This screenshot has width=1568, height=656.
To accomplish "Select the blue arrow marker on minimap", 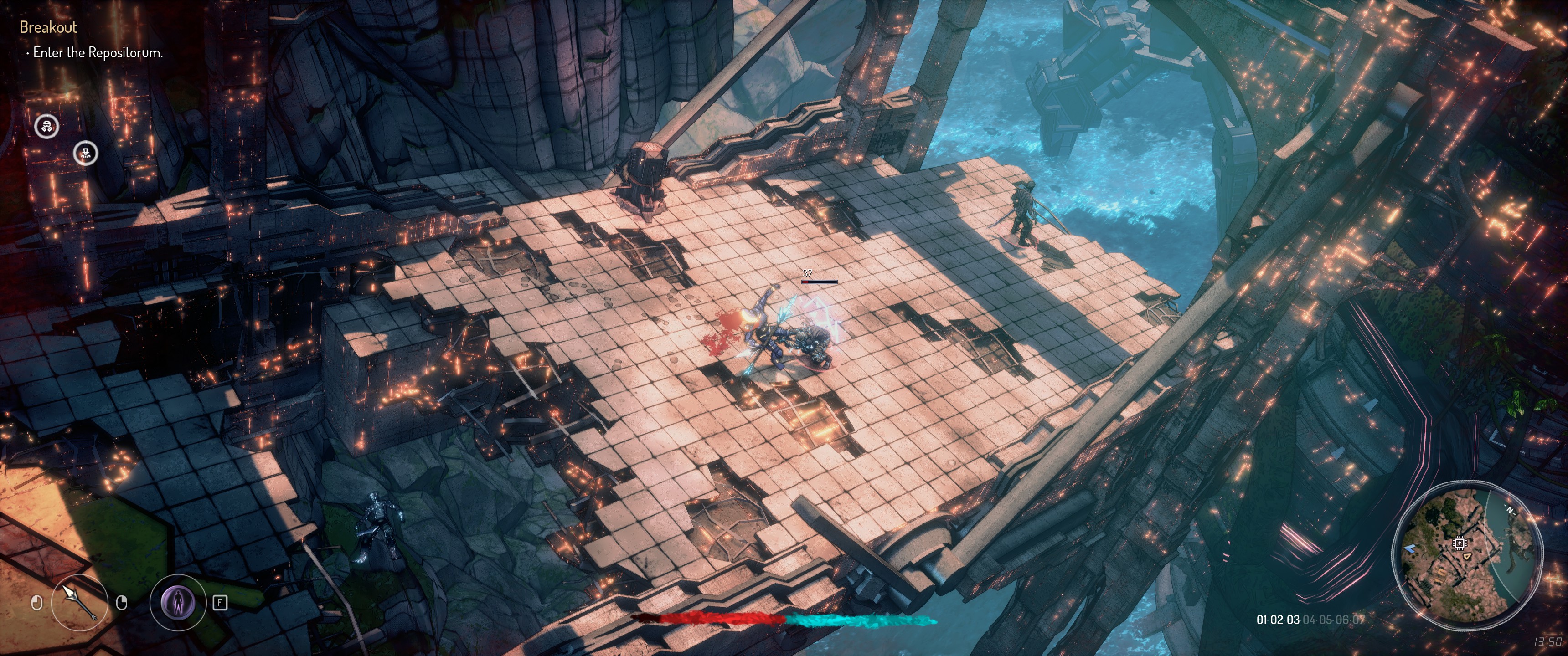I will (x=1410, y=549).
